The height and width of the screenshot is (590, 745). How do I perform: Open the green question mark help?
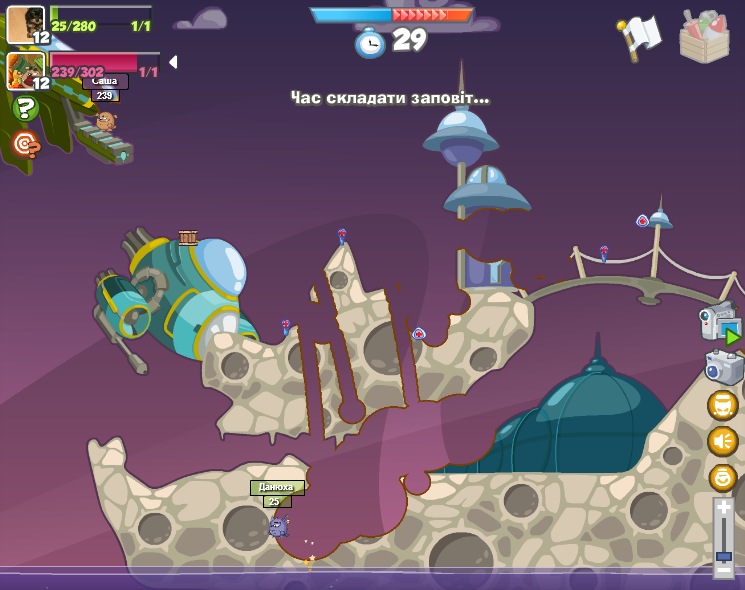click(26, 108)
